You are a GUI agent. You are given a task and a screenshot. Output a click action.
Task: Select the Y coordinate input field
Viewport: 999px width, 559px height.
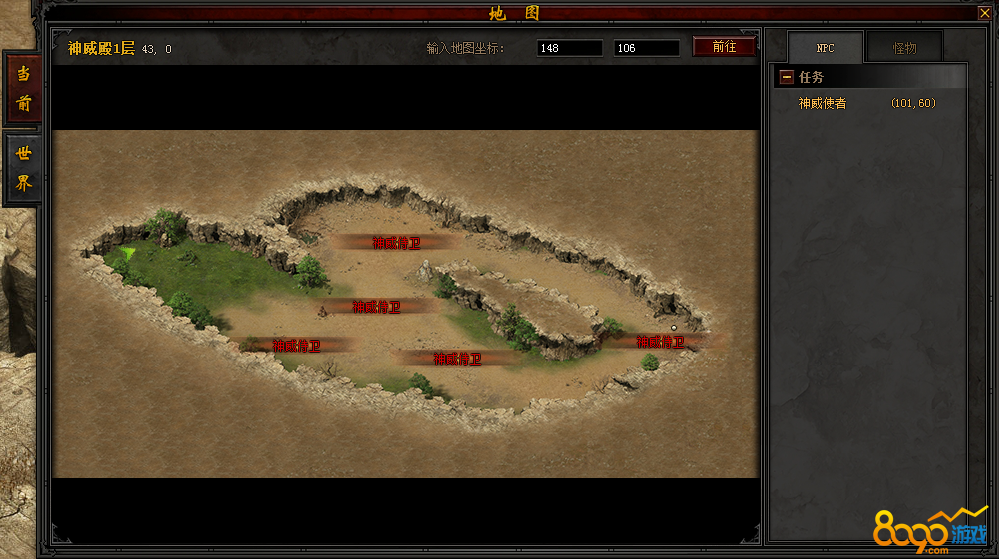(x=646, y=48)
